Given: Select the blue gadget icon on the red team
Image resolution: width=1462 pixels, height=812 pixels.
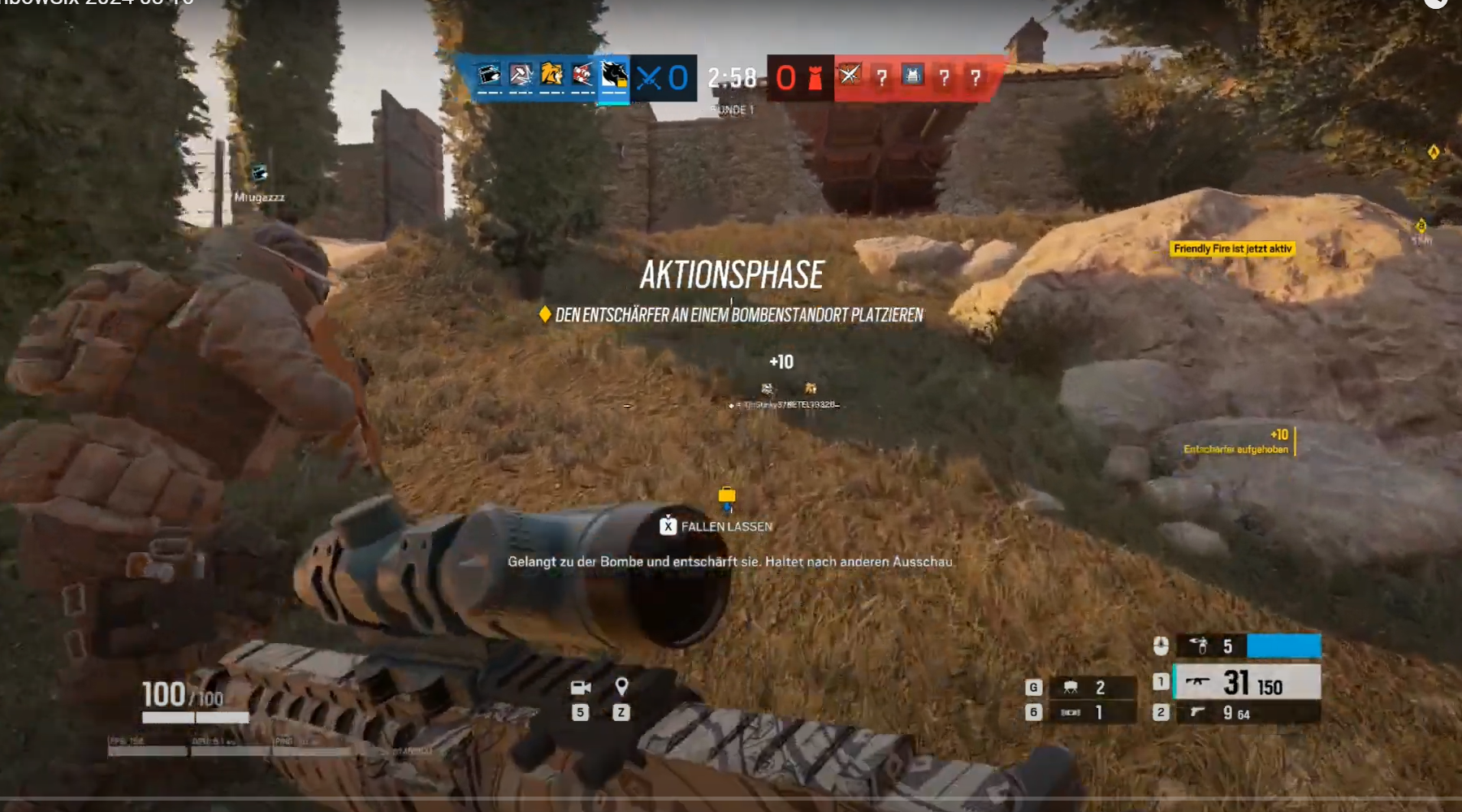Looking at the screenshot, I should pos(911,77).
